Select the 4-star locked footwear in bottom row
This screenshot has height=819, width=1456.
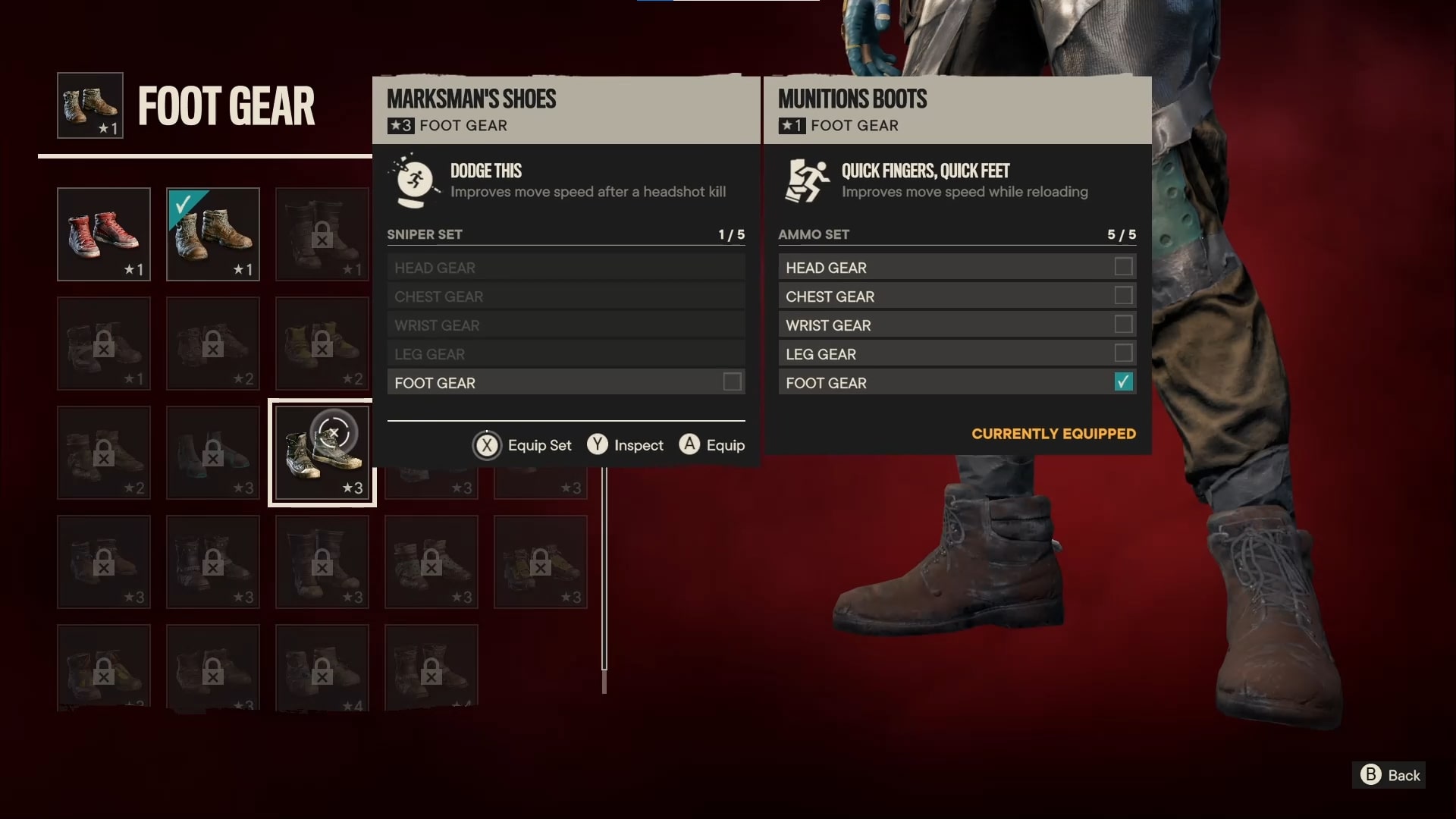coord(322,667)
